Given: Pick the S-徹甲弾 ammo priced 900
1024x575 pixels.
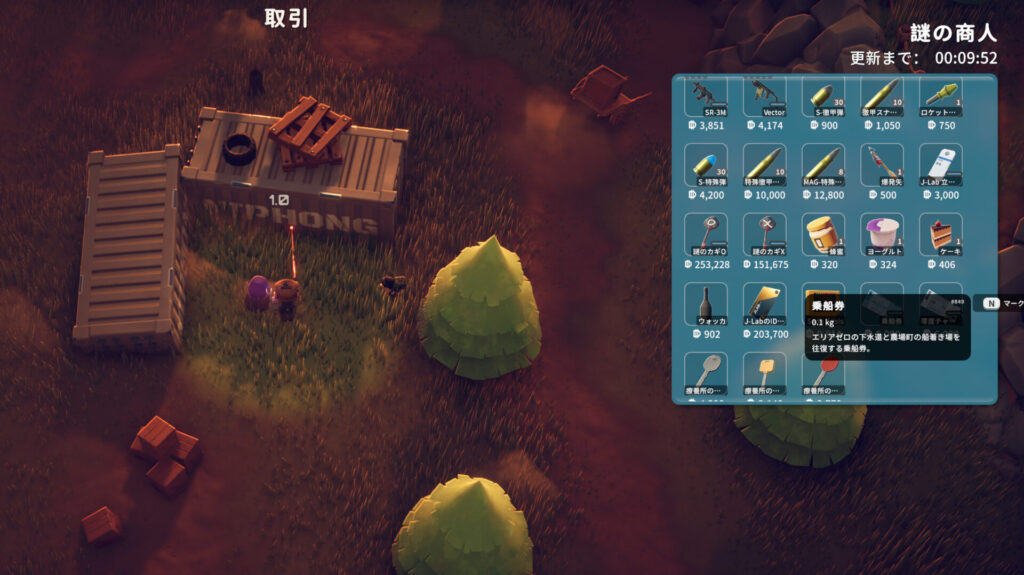Looking at the screenshot, I should pyautogui.click(x=824, y=97).
